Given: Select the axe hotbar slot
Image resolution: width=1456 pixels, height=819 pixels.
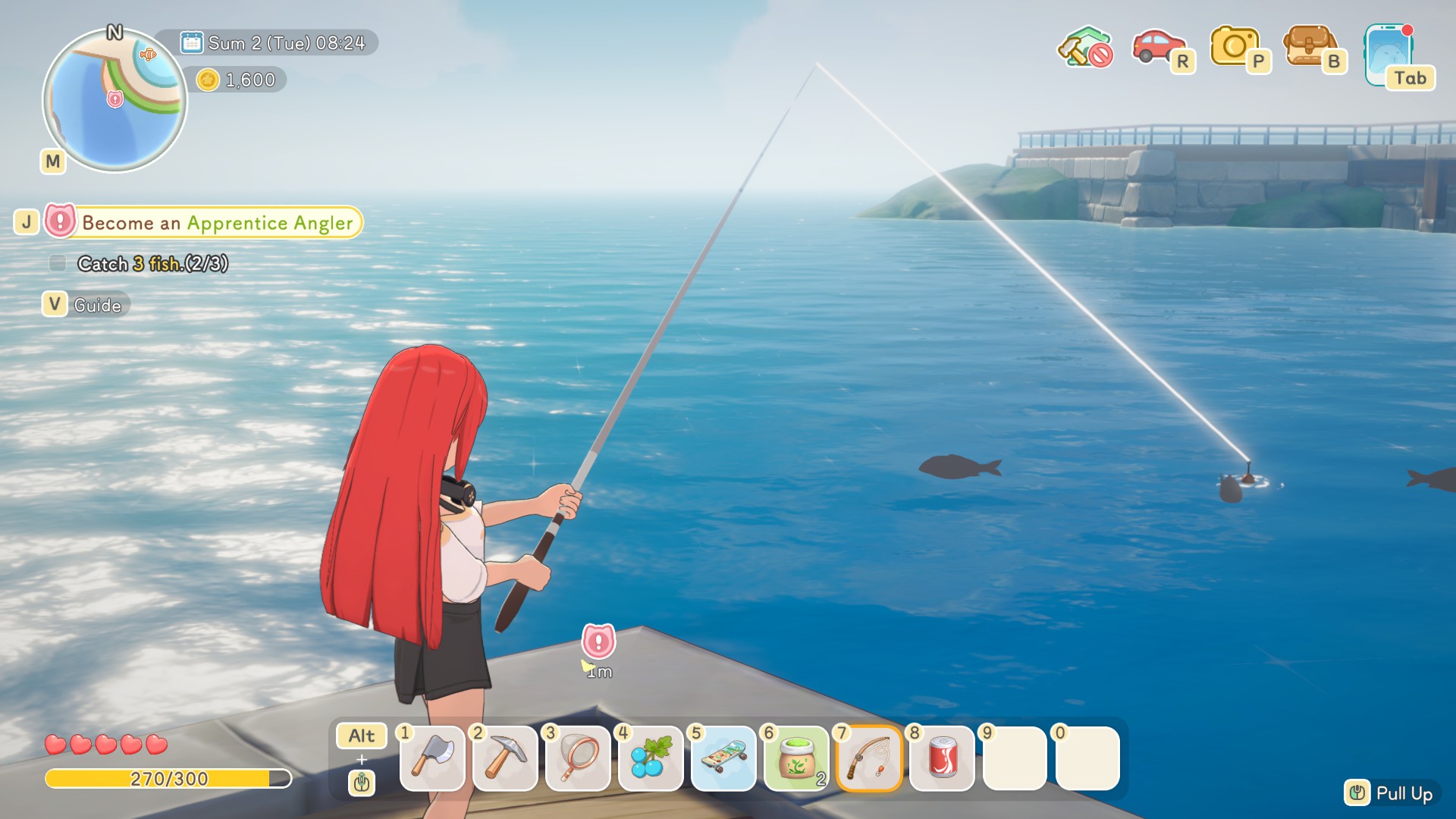Looking at the screenshot, I should 432,758.
